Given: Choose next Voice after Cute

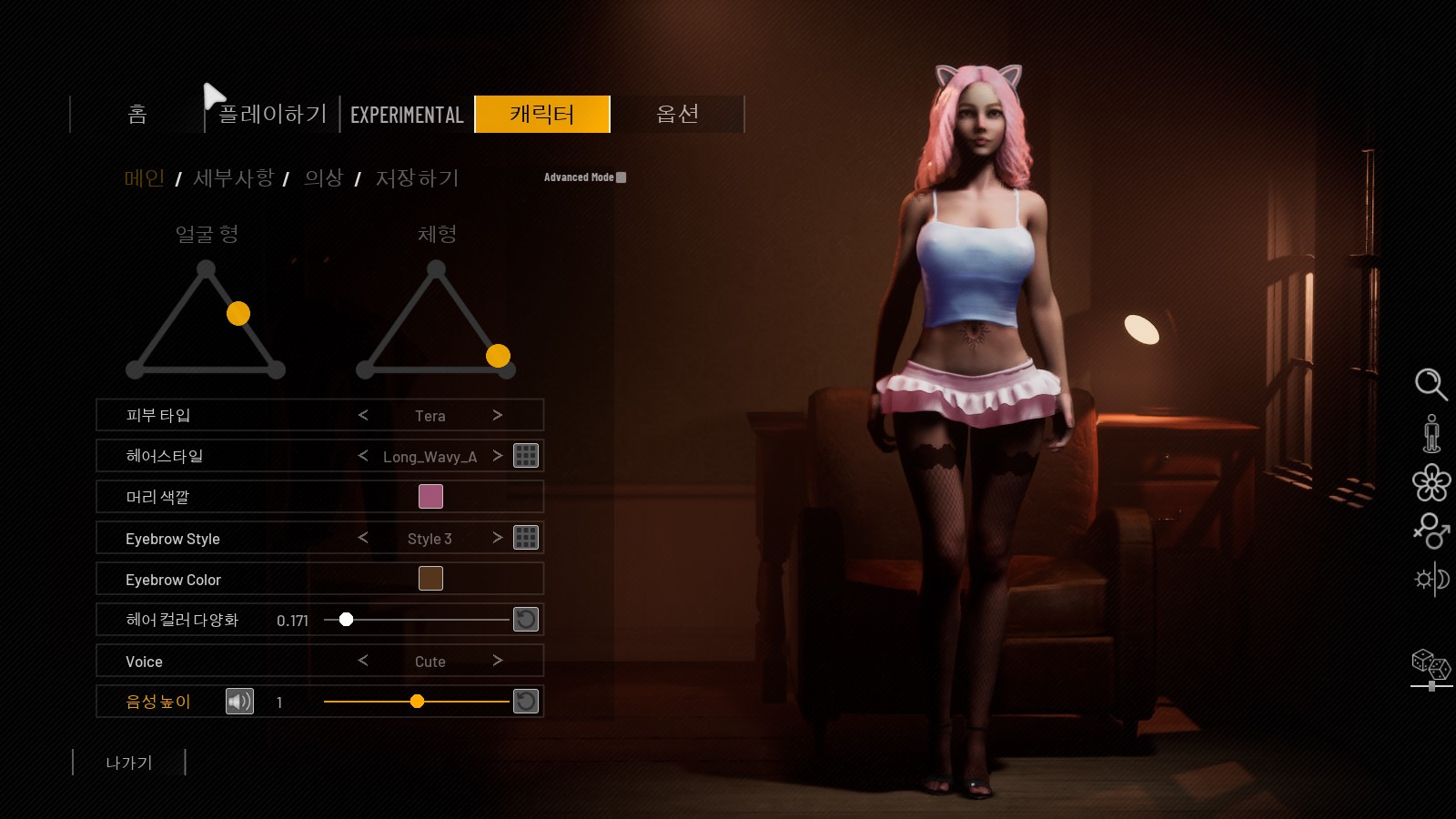Looking at the screenshot, I should 497,660.
